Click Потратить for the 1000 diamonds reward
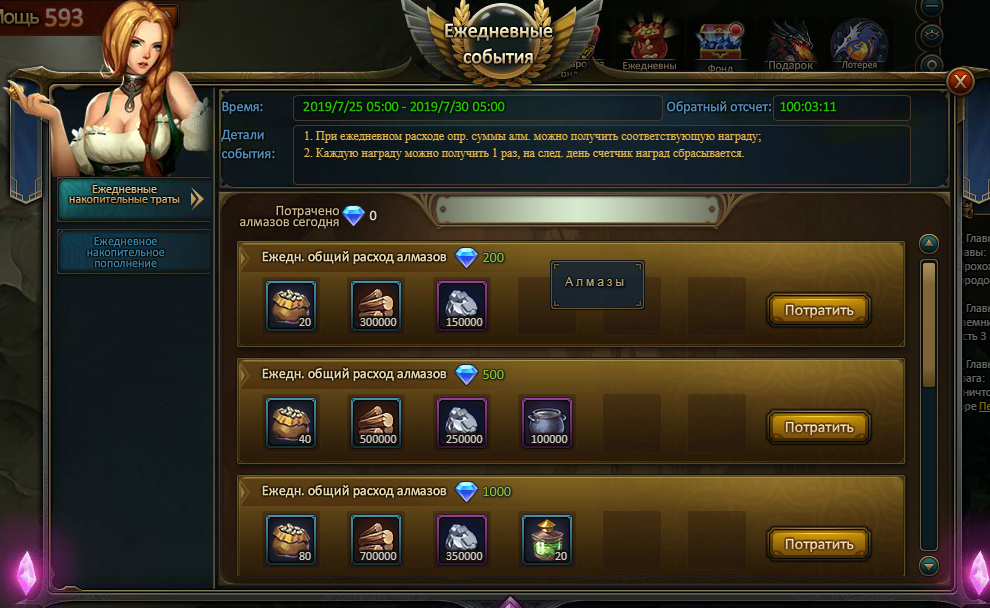This screenshot has width=990, height=608. click(819, 544)
